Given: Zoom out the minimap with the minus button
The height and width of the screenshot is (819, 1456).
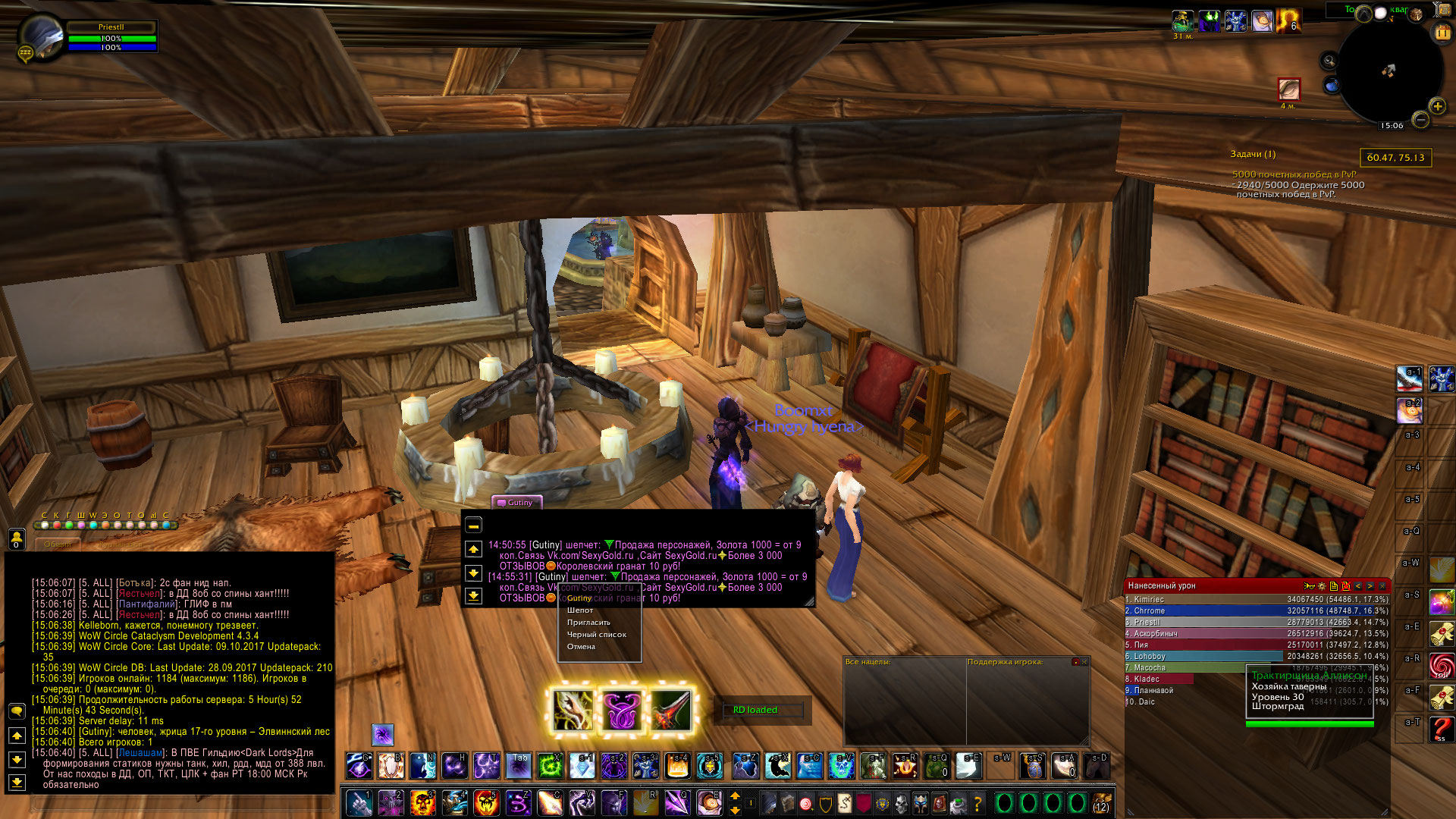Looking at the screenshot, I should 1421,120.
